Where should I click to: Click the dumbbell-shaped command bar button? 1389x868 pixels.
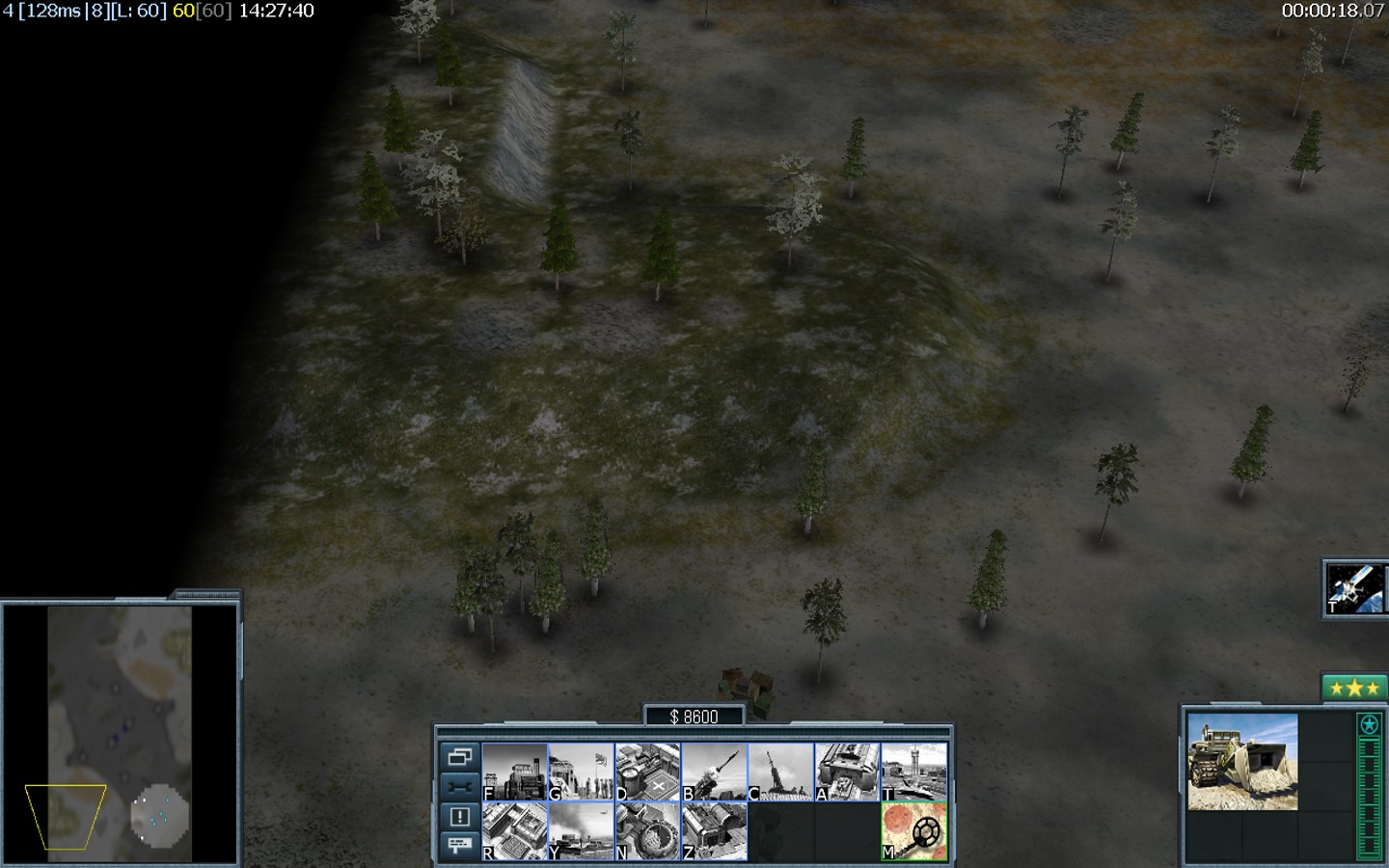(x=459, y=786)
